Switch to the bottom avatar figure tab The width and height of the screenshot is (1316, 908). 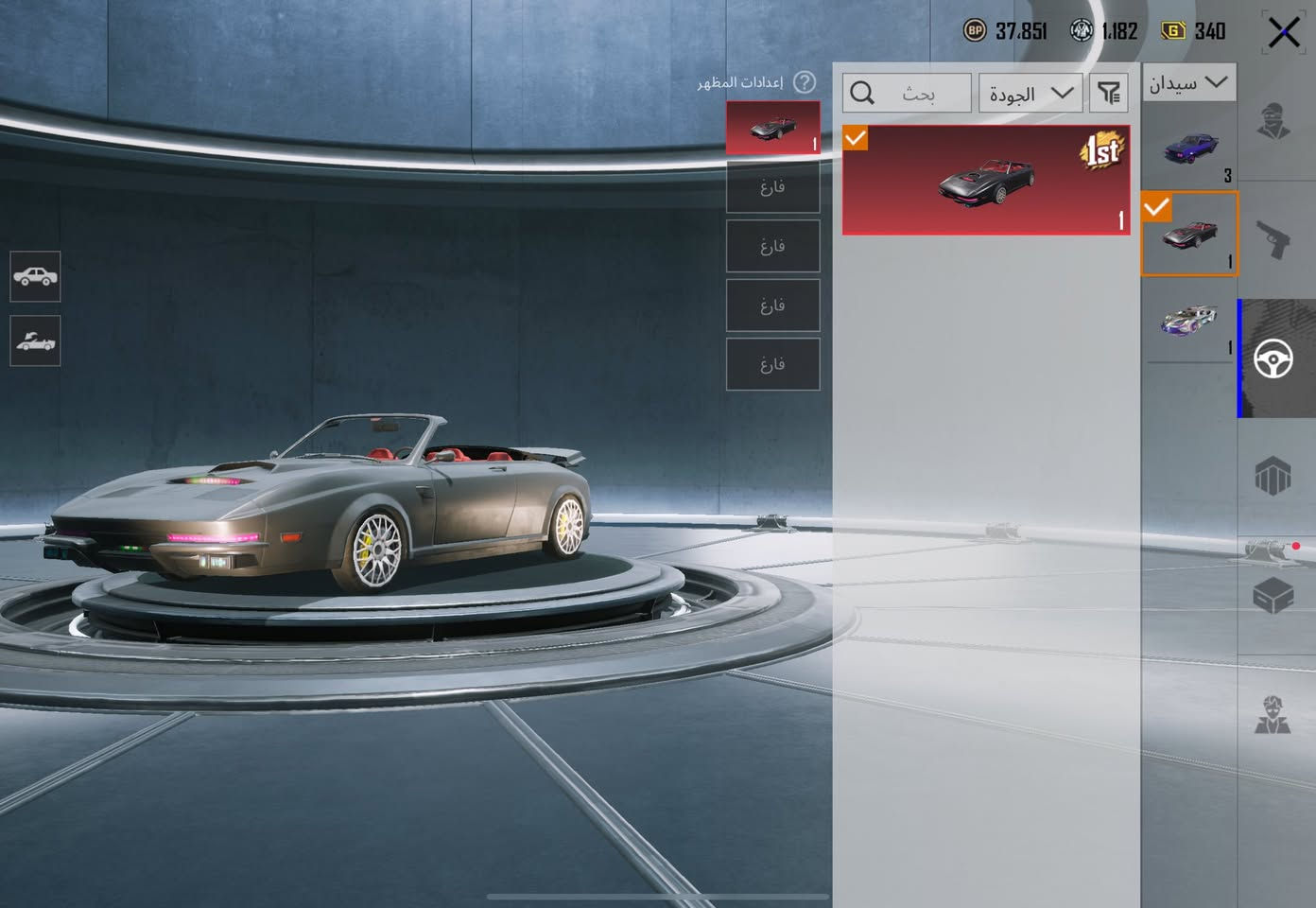click(x=1273, y=714)
